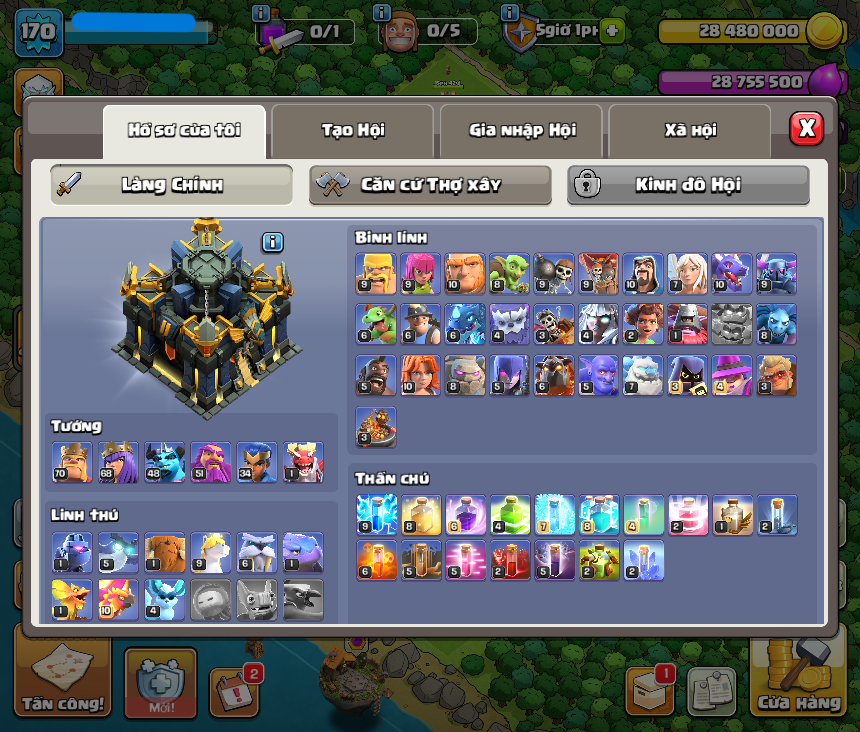860x732 pixels.
Task: Open the calendar events icon with notification
Action: (x=234, y=688)
